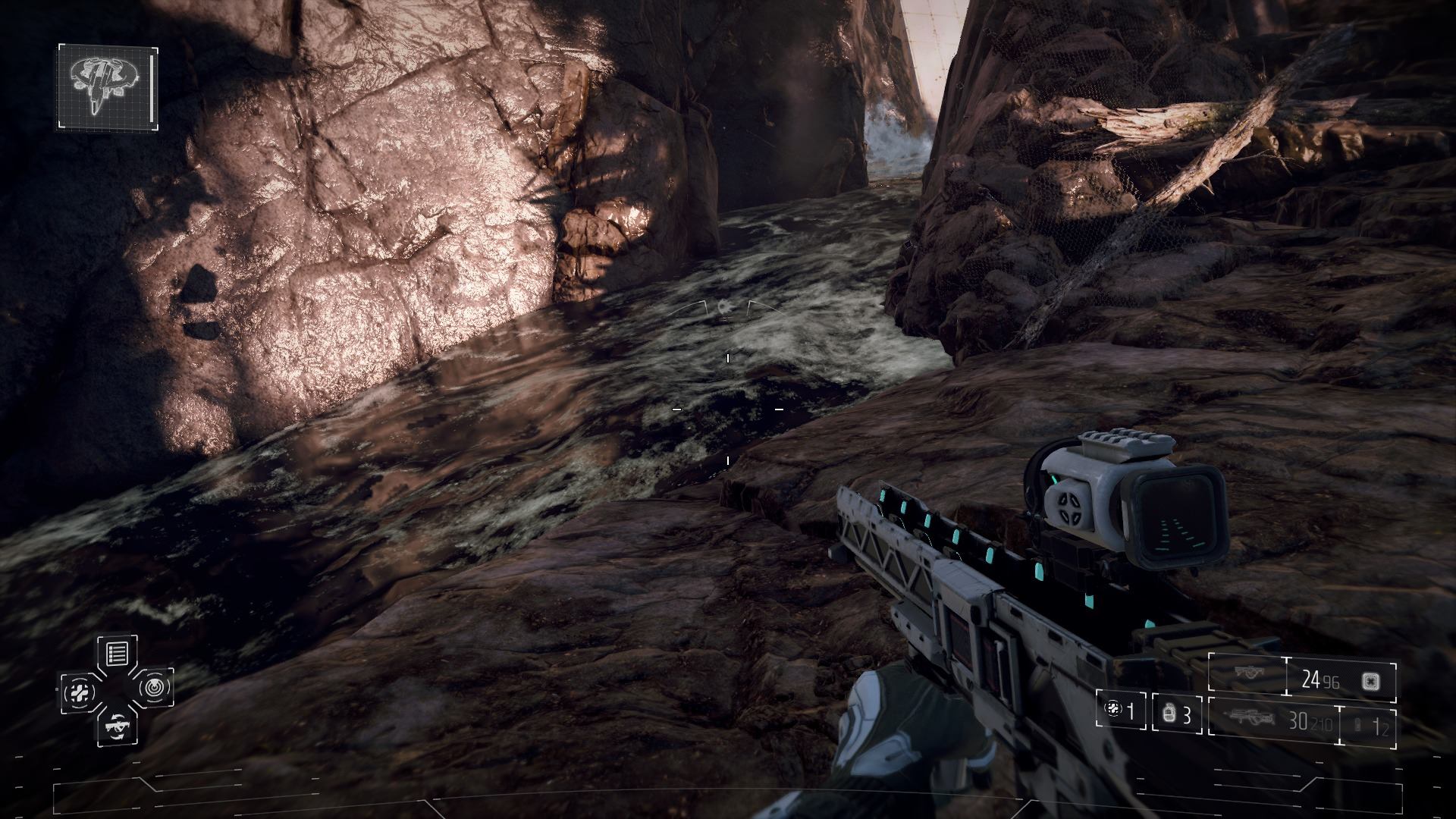Click the 30/210 rifle ammo counter
This screenshot has width=1456, height=819.
(x=1310, y=720)
